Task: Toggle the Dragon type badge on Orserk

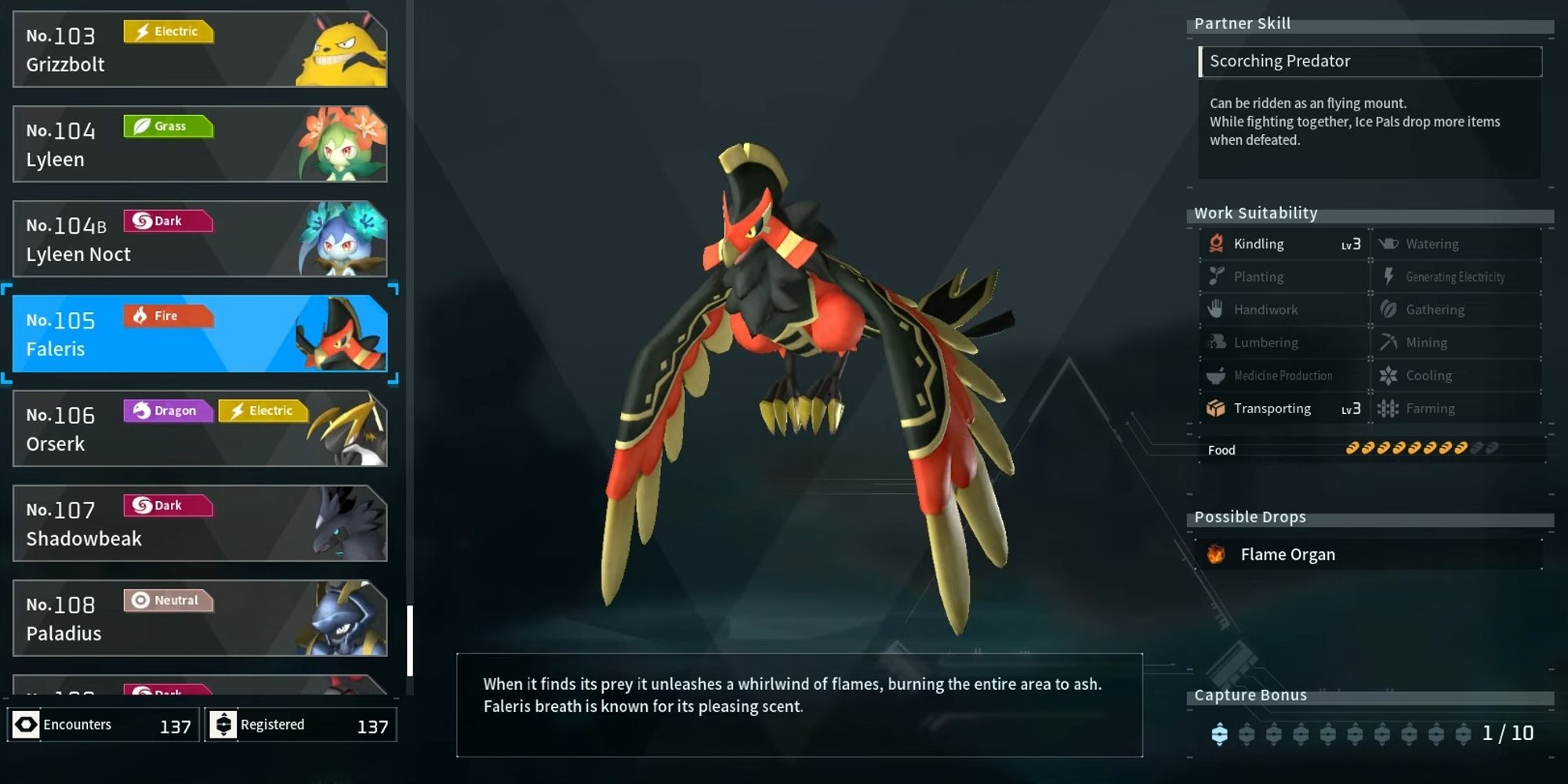Action: click(167, 410)
